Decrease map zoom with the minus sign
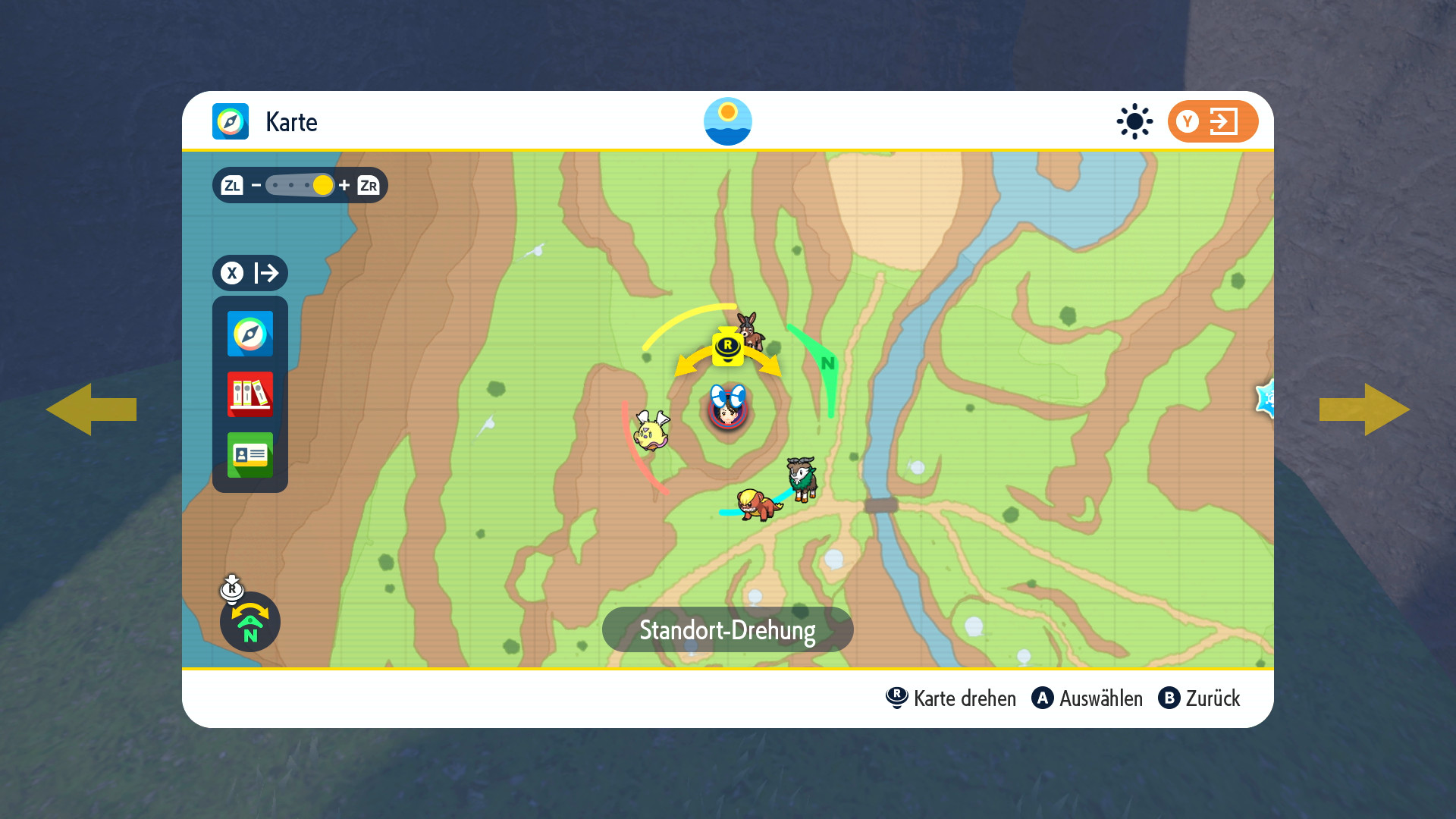This screenshot has height=819, width=1456. (256, 185)
